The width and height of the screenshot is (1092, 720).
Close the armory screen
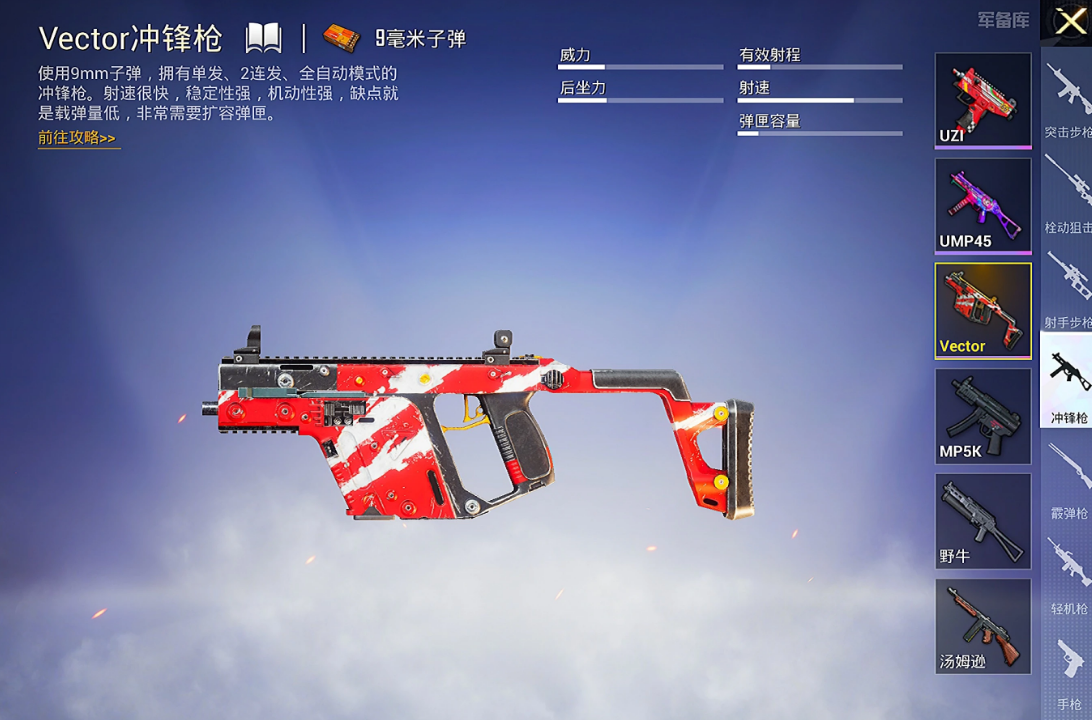1069,21
